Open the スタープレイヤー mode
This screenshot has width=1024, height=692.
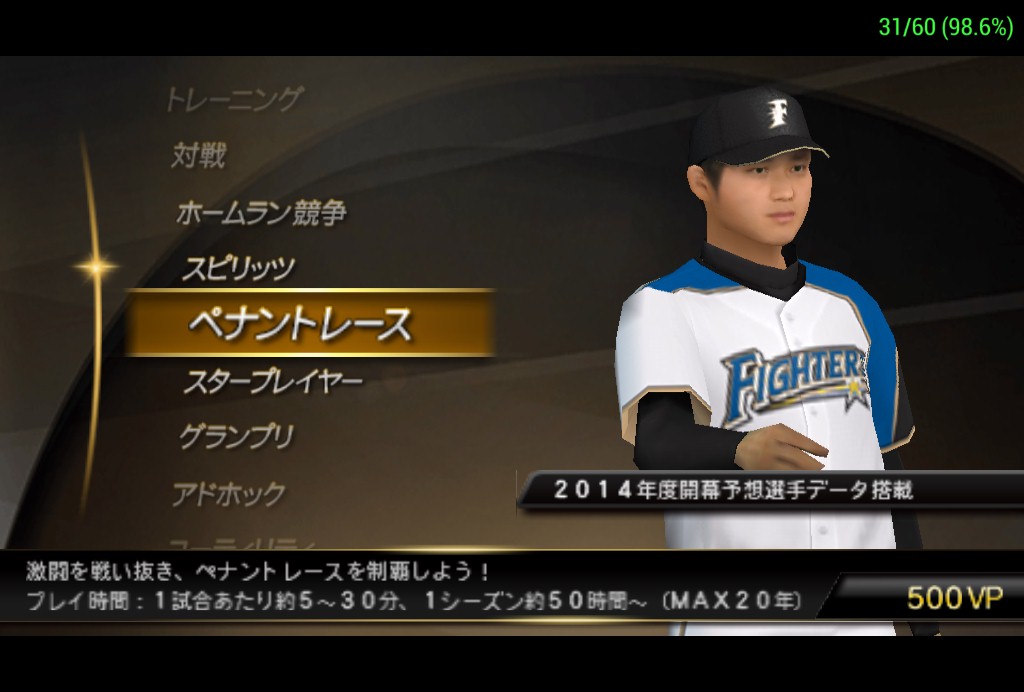click(x=272, y=381)
